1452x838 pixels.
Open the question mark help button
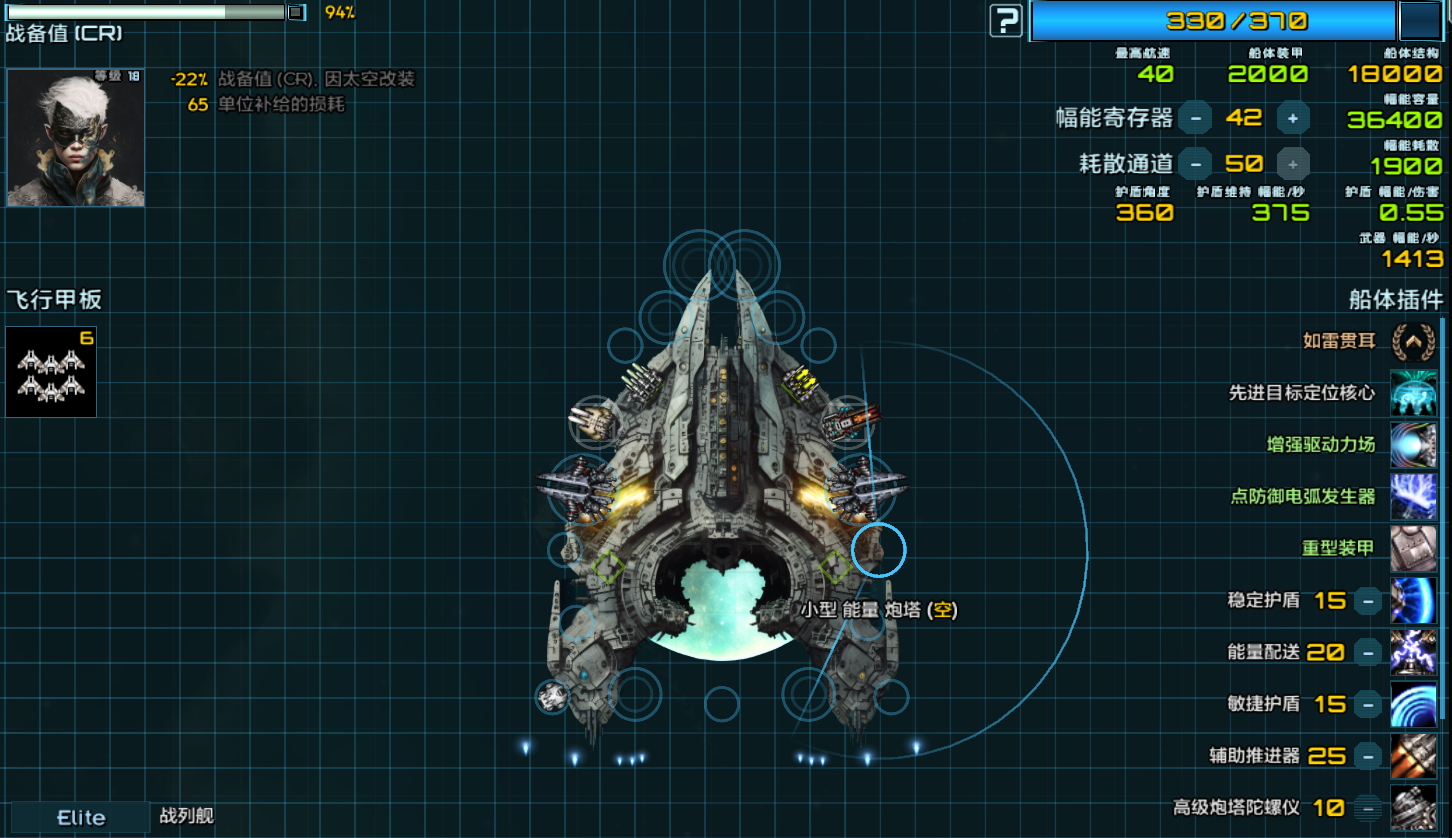[1006, 21]
